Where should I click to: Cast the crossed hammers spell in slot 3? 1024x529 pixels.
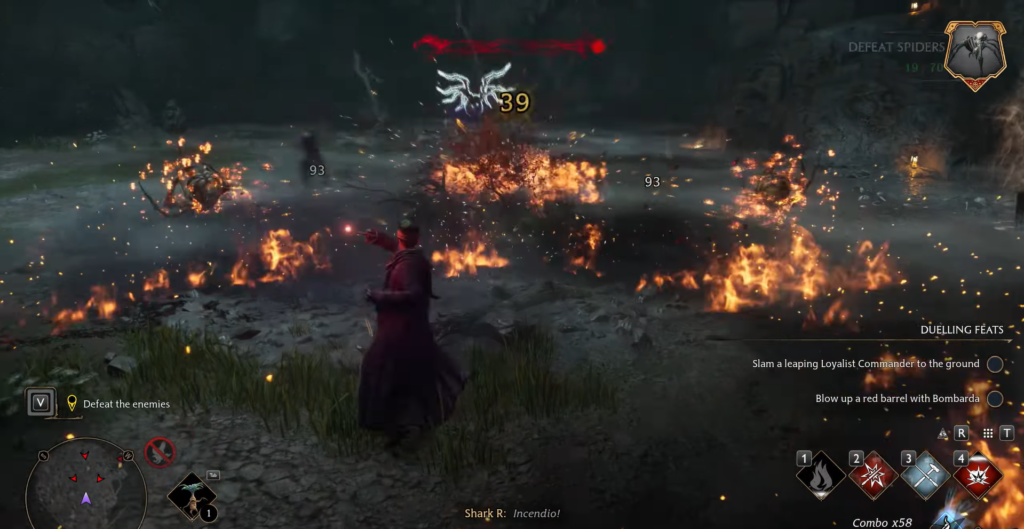click(x=925, y=476)
